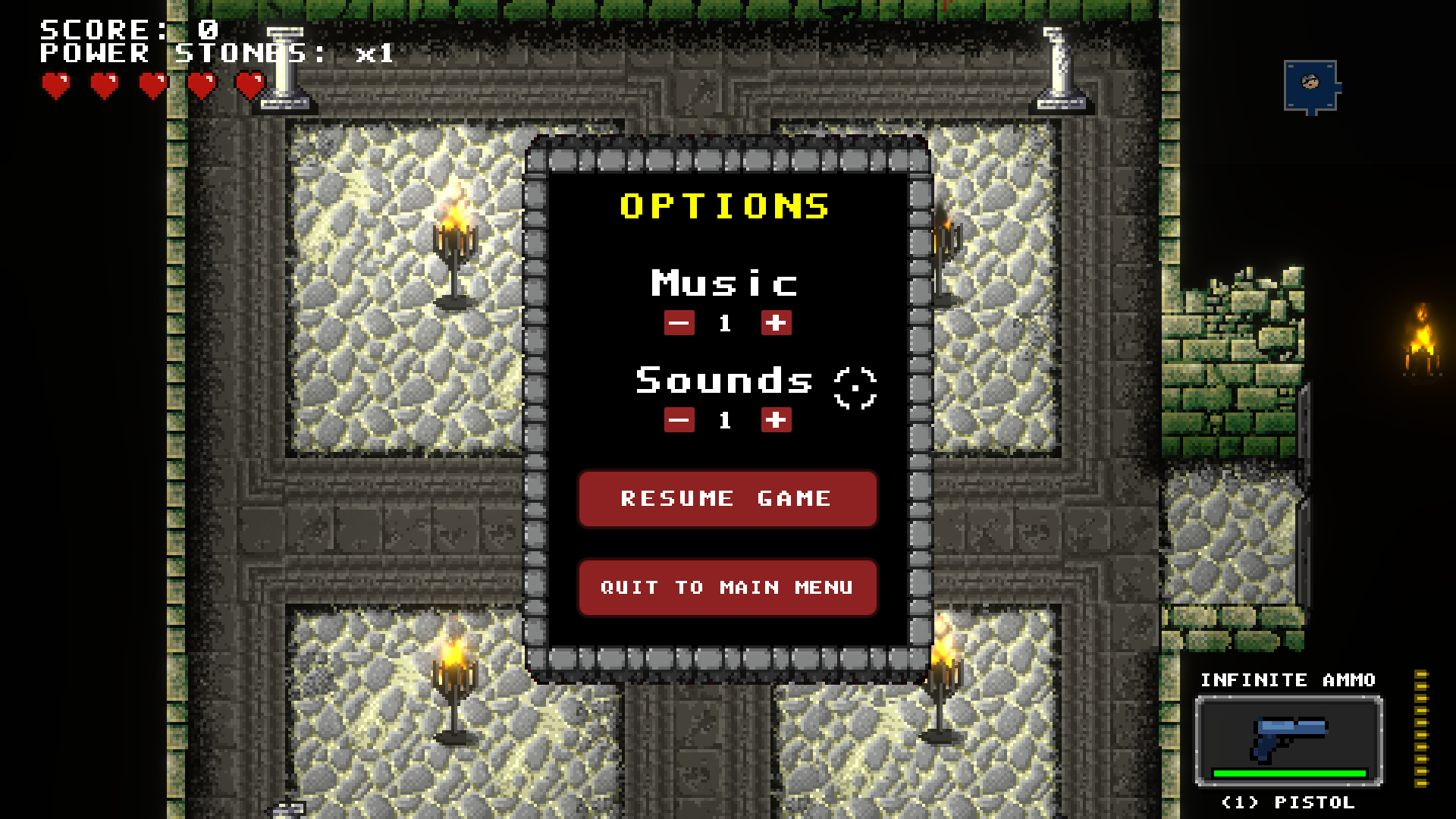Click the yellow OPTIONS title
1456x819 pixels.
(x=723, y=206)
